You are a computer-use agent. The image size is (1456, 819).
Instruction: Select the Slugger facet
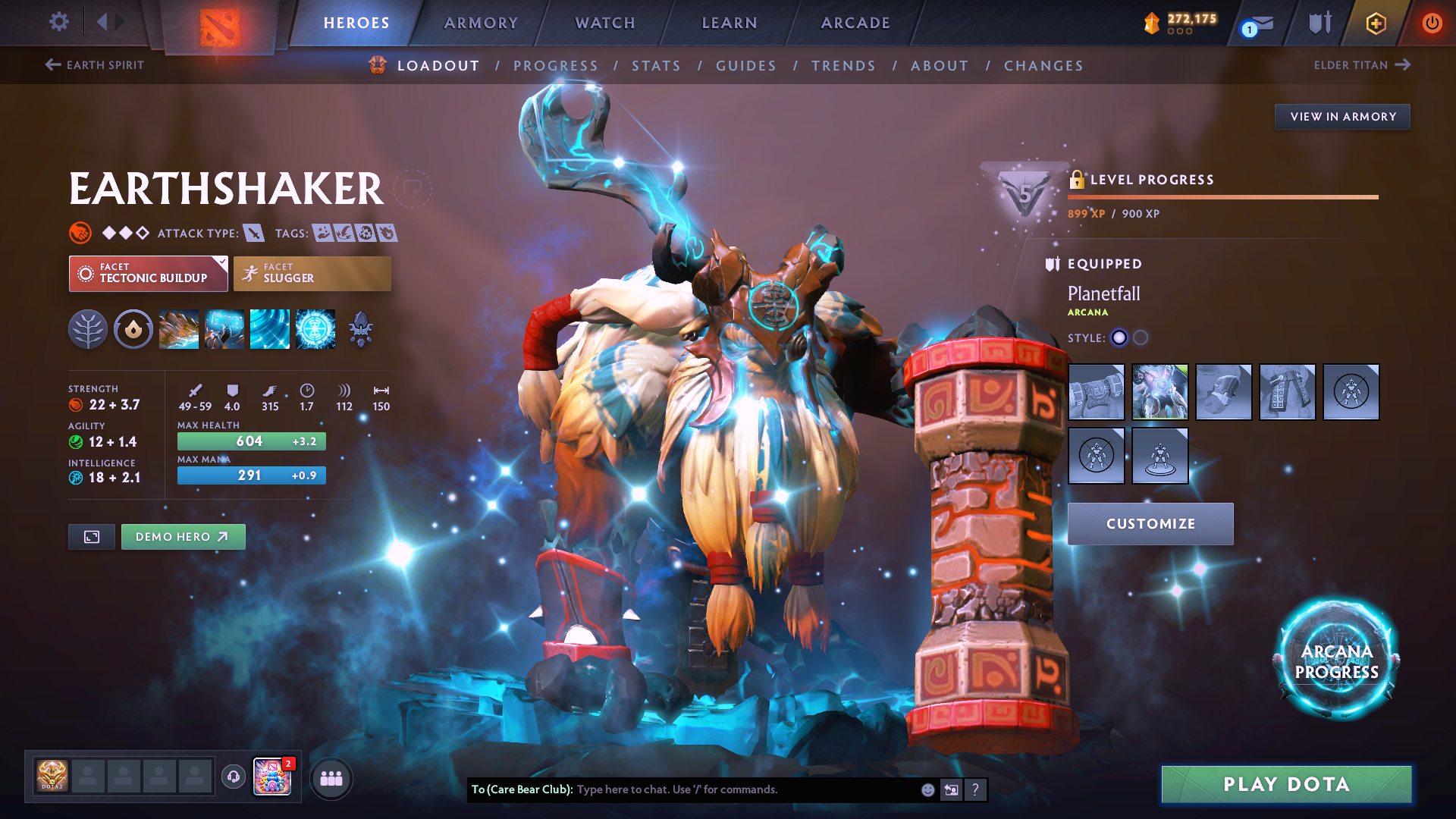point(312,274)
